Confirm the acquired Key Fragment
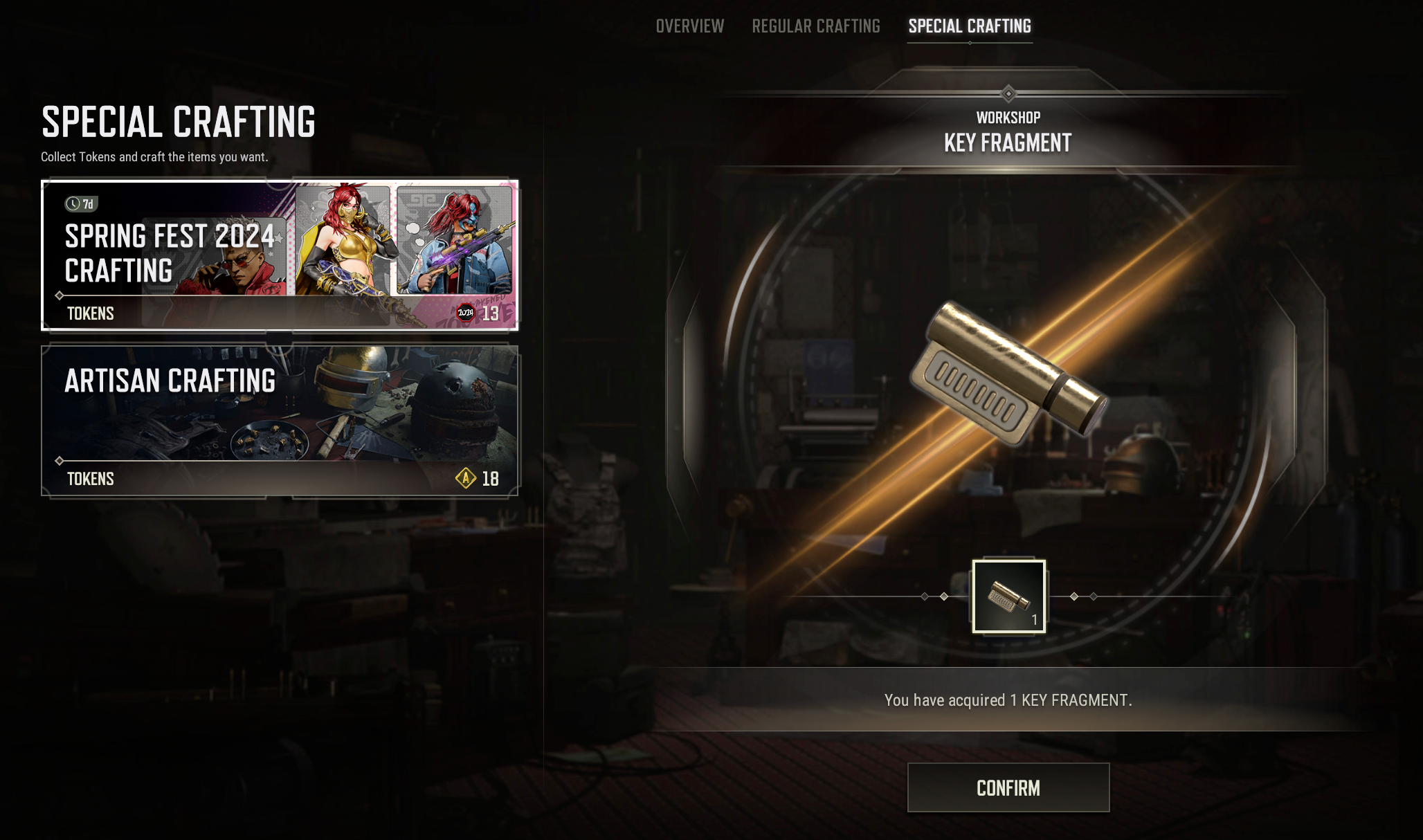The width and height of the screenshot is (1423, 840). pyautogui.click(x=1008, y=787)
